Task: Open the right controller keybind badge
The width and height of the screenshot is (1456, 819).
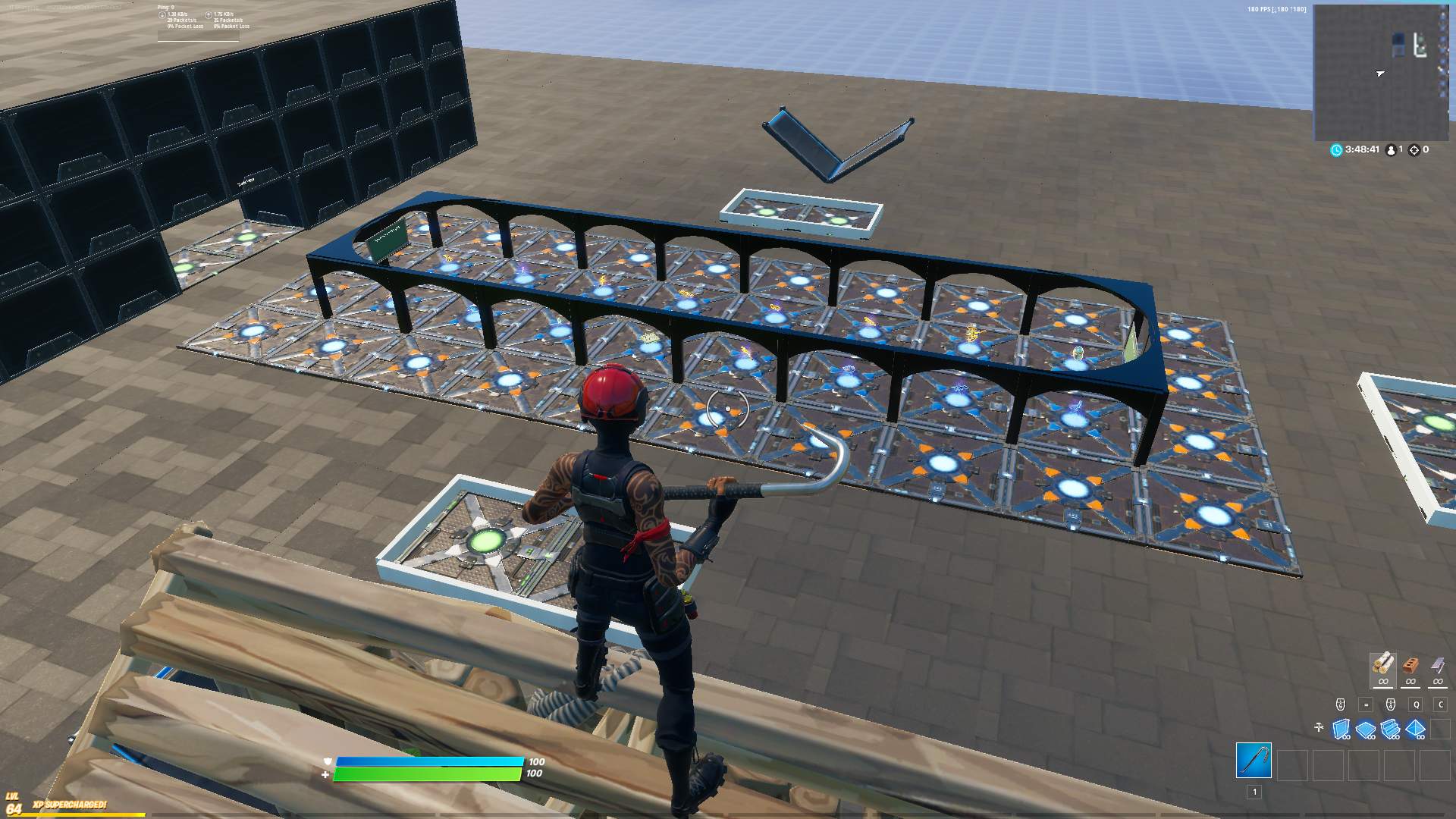Action: [x=1391, y=704]
